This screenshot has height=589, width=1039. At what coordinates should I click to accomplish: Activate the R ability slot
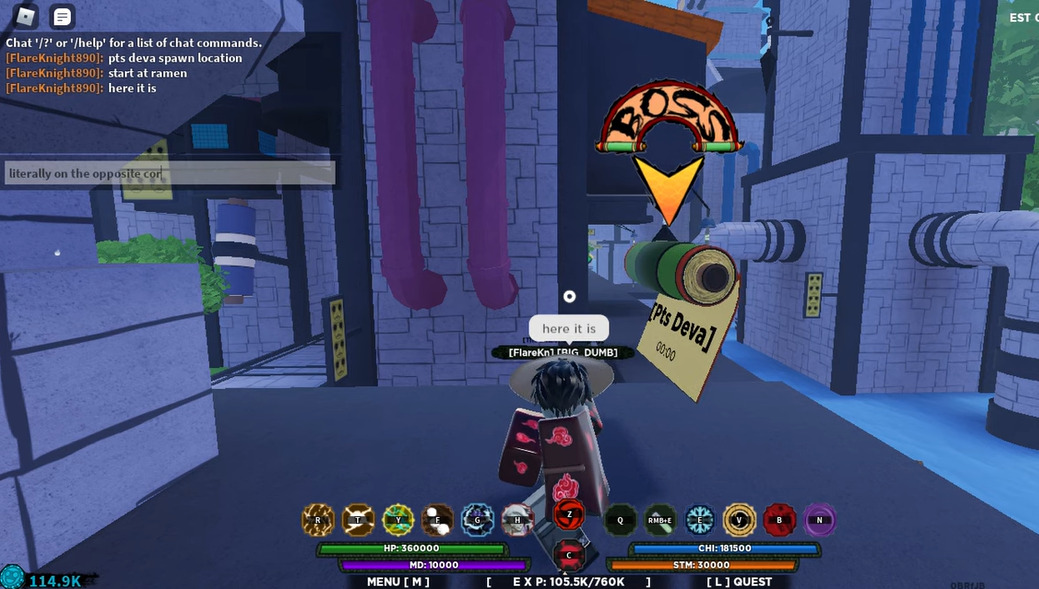coord(318,520)
